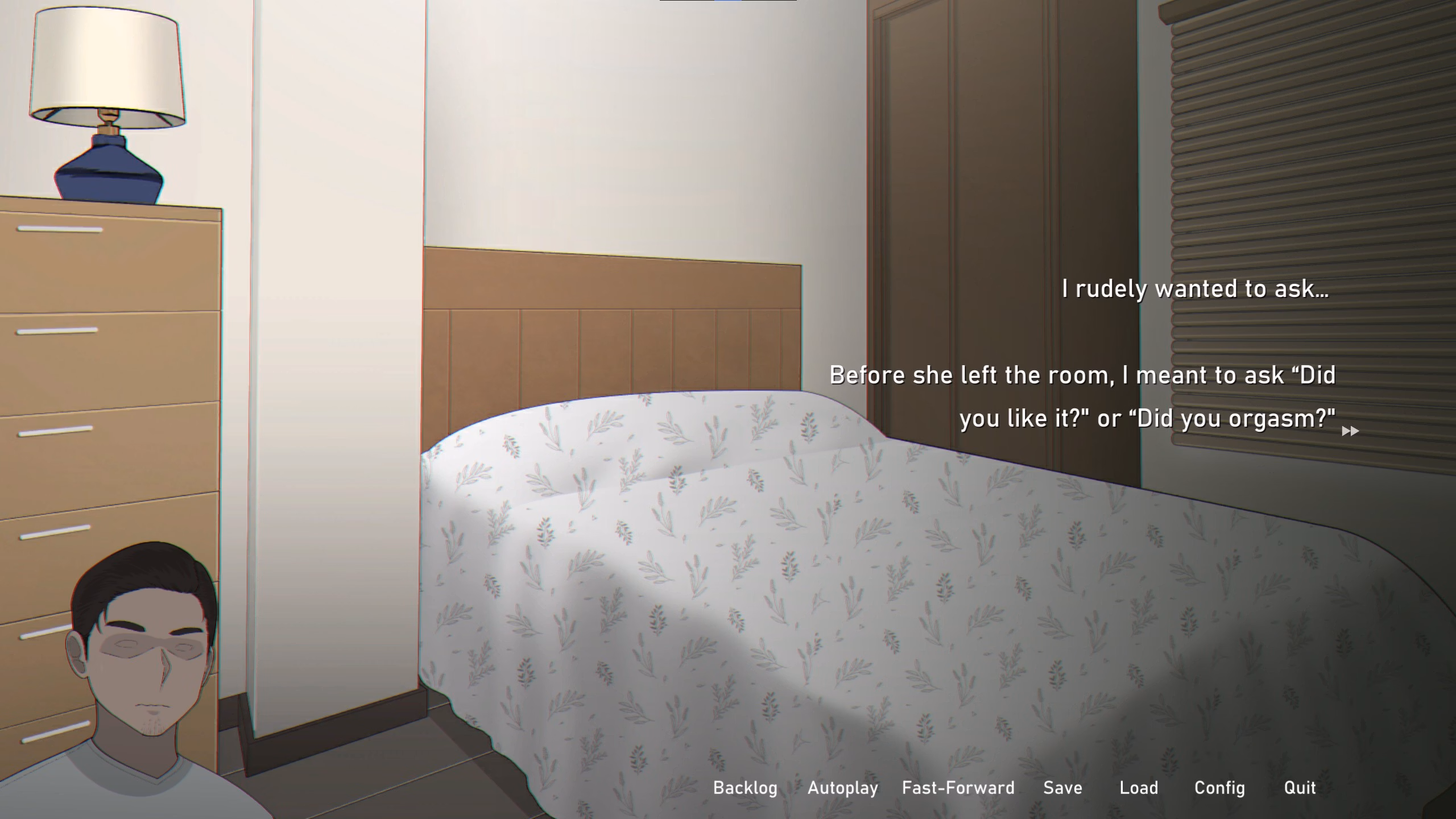
Task: Open the Backlog history
Action: click(x=745, y=788)
